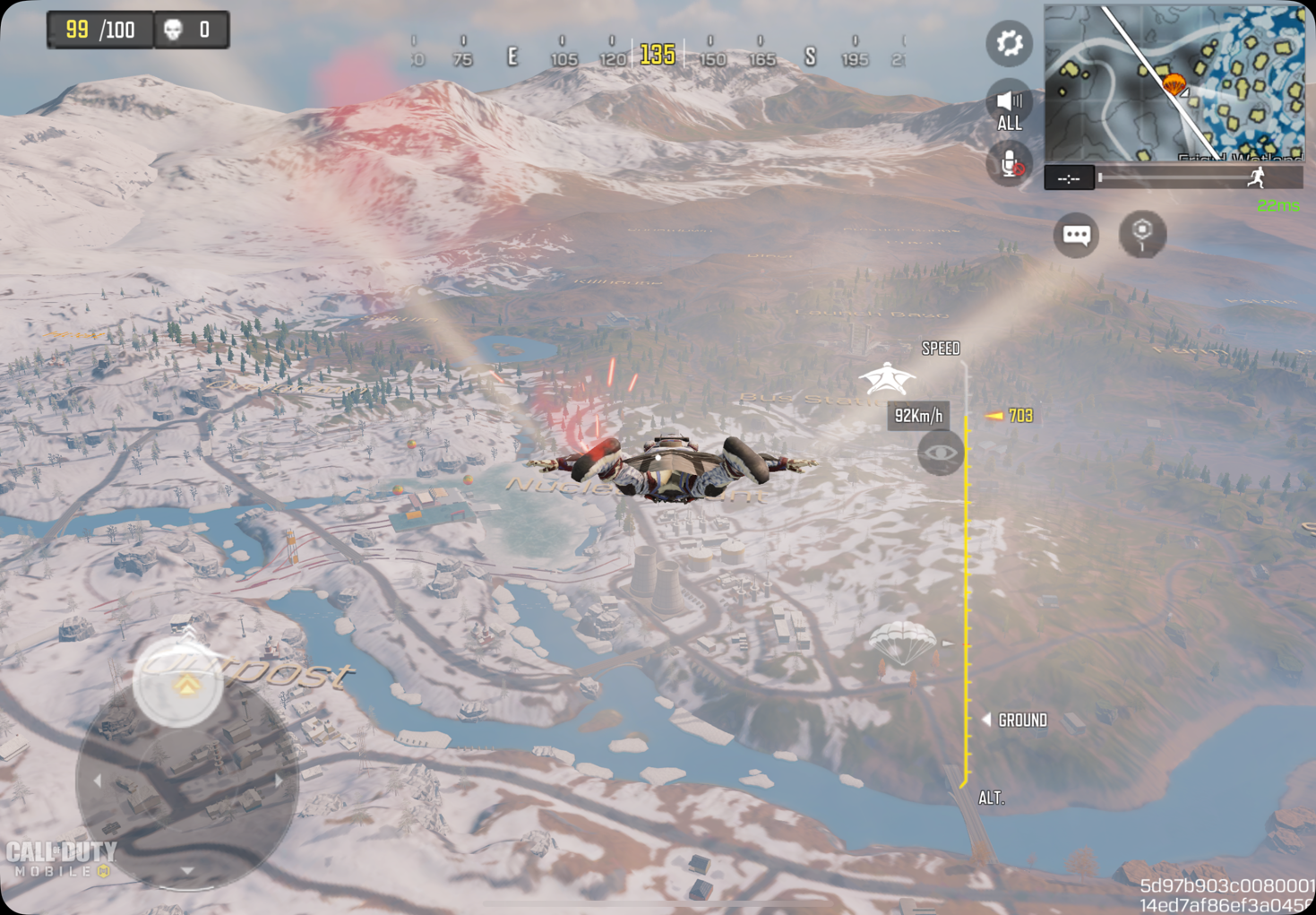Toggle the ALL speaker voice channel
Image resolution: width=1316 pixels, height=915 pixels.
[x=1009, y=107]
